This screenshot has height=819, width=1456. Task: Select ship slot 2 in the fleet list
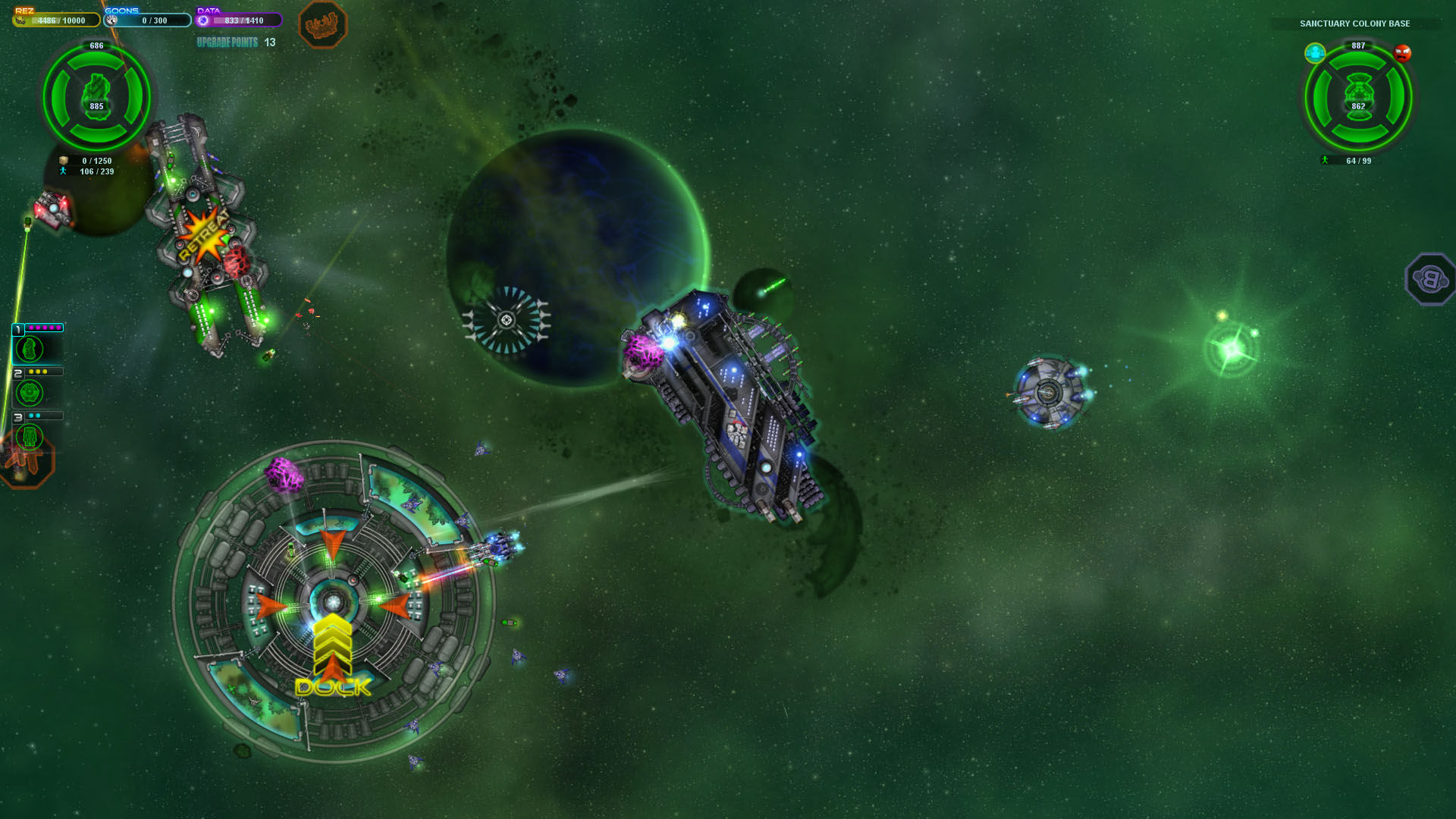point(30,392)
